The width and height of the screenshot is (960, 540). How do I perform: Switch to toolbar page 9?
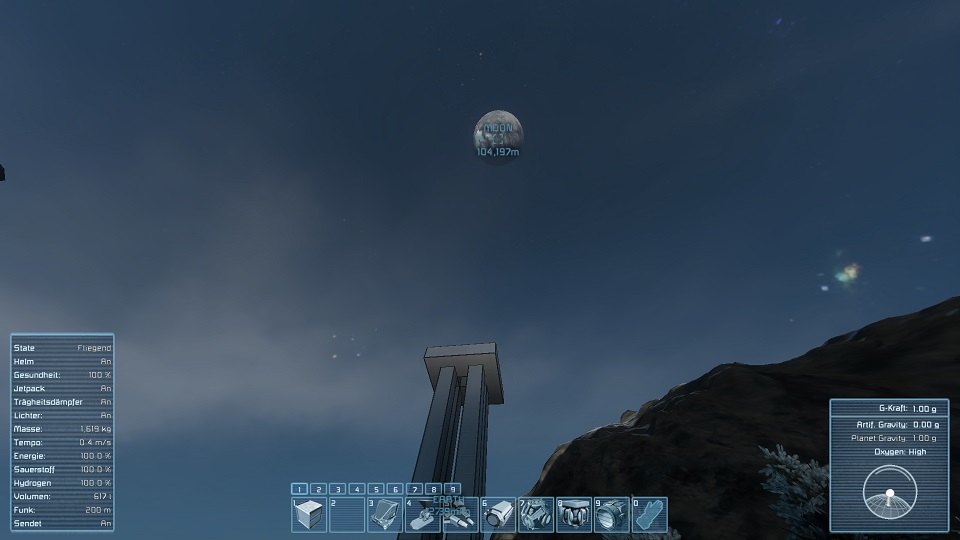(x=453, y=489)
